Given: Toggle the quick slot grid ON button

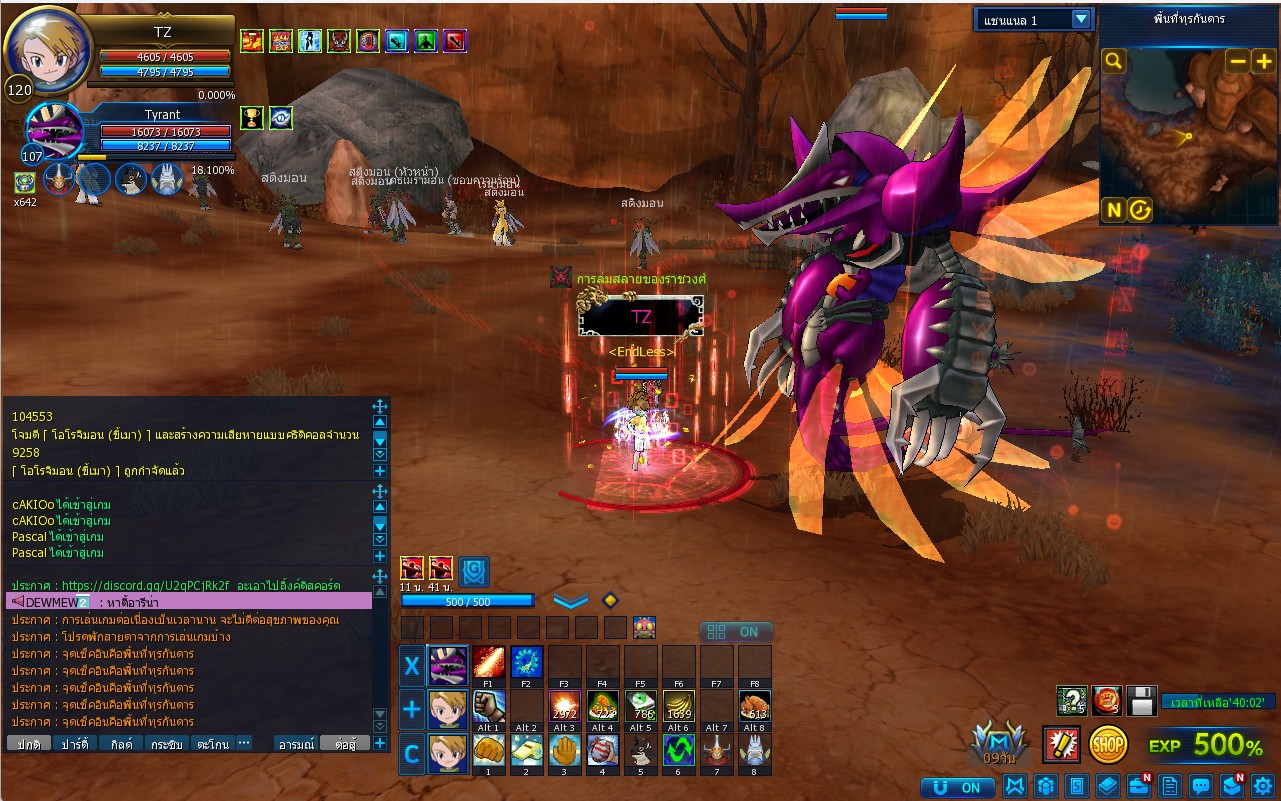Looking at the screenshot, I should [x=736, y=632].
